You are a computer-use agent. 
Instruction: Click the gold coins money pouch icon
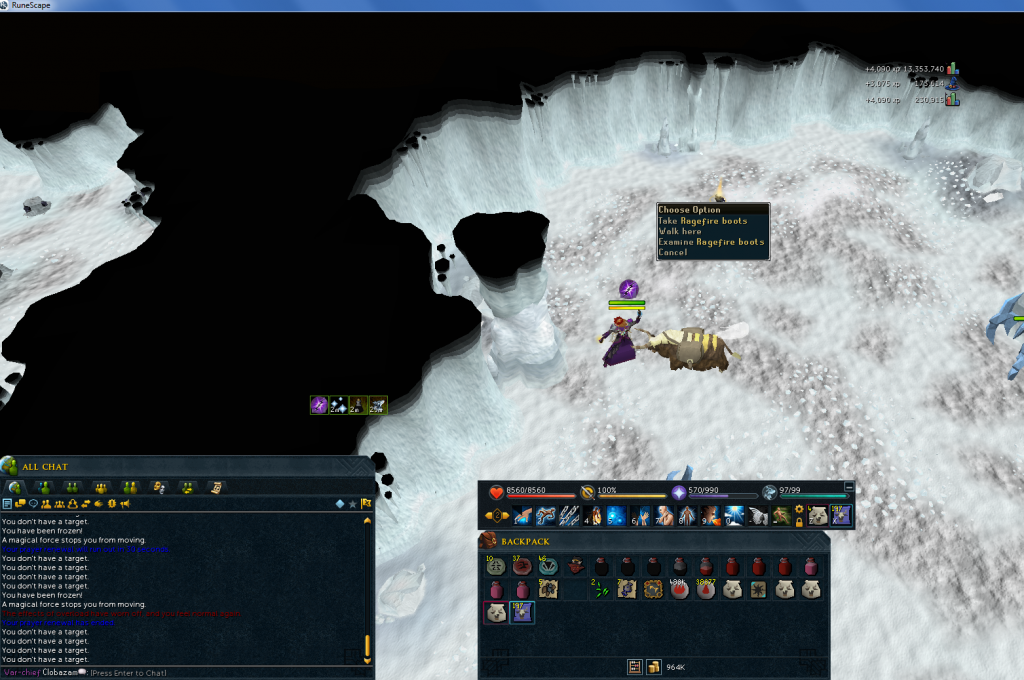[654, 666]
